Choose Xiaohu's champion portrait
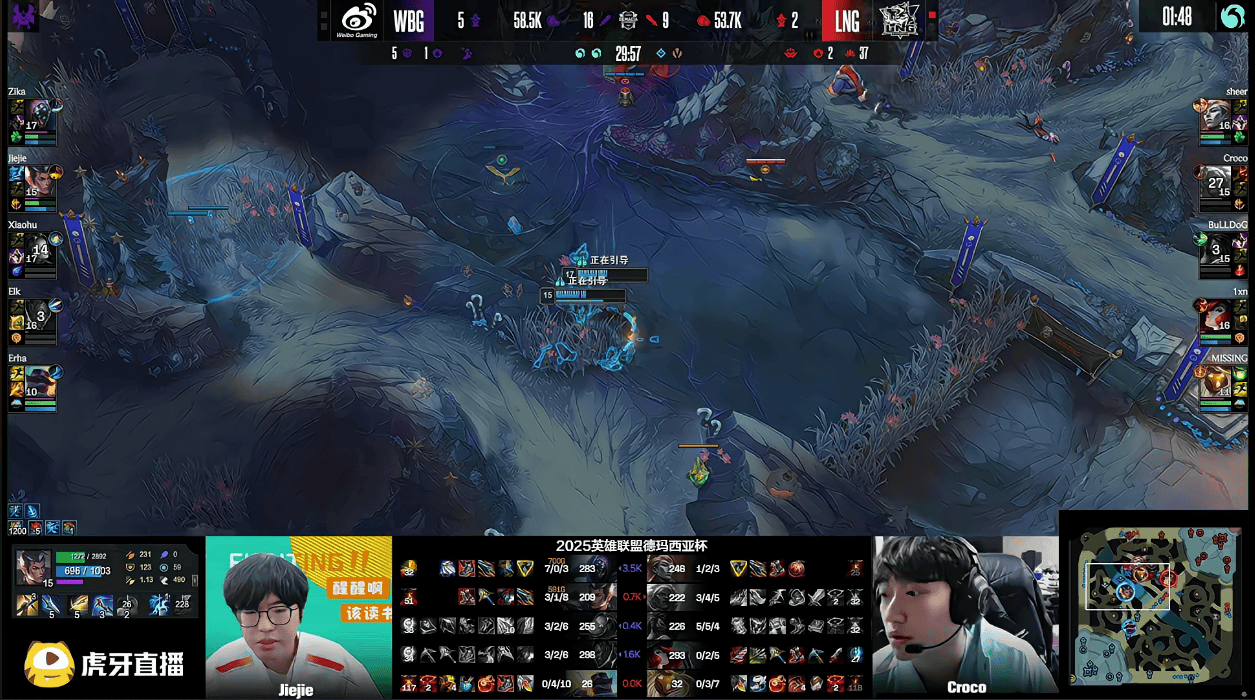The image size is (1255, 700). point(38,247)
